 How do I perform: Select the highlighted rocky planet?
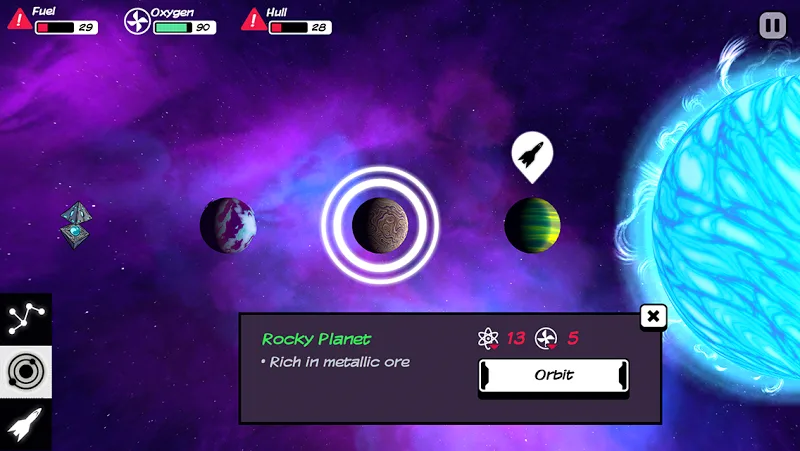379,225
